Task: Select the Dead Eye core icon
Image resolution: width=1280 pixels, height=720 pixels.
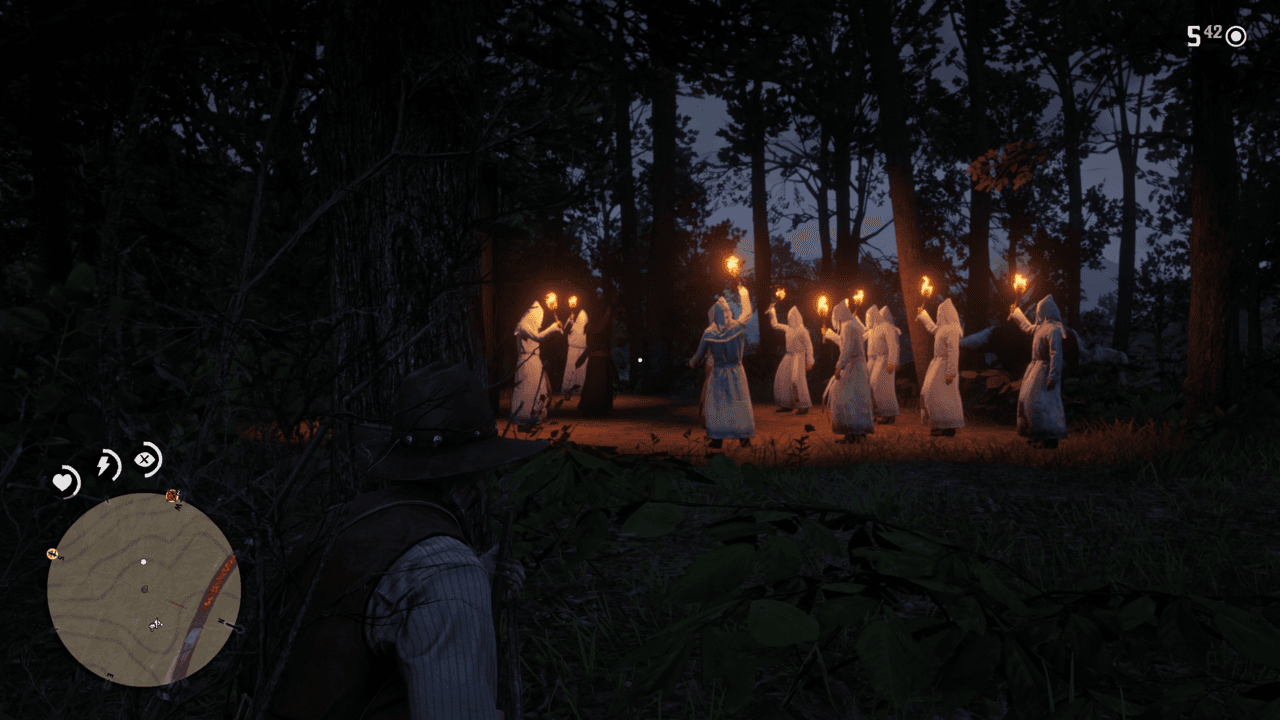Action: click(x=146, y=459)
